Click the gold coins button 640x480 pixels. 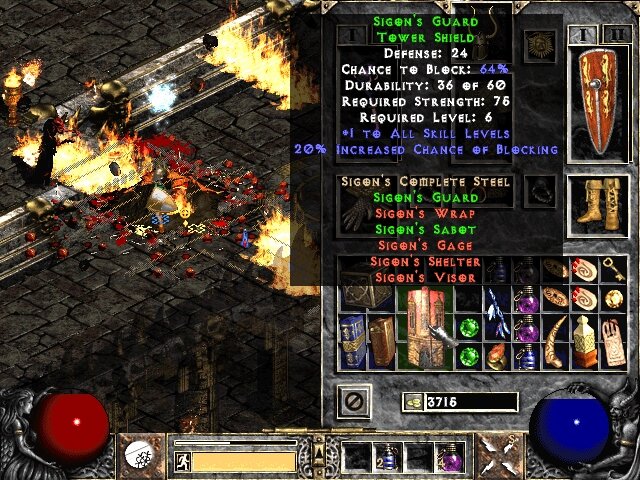click(x=411, y=402)
